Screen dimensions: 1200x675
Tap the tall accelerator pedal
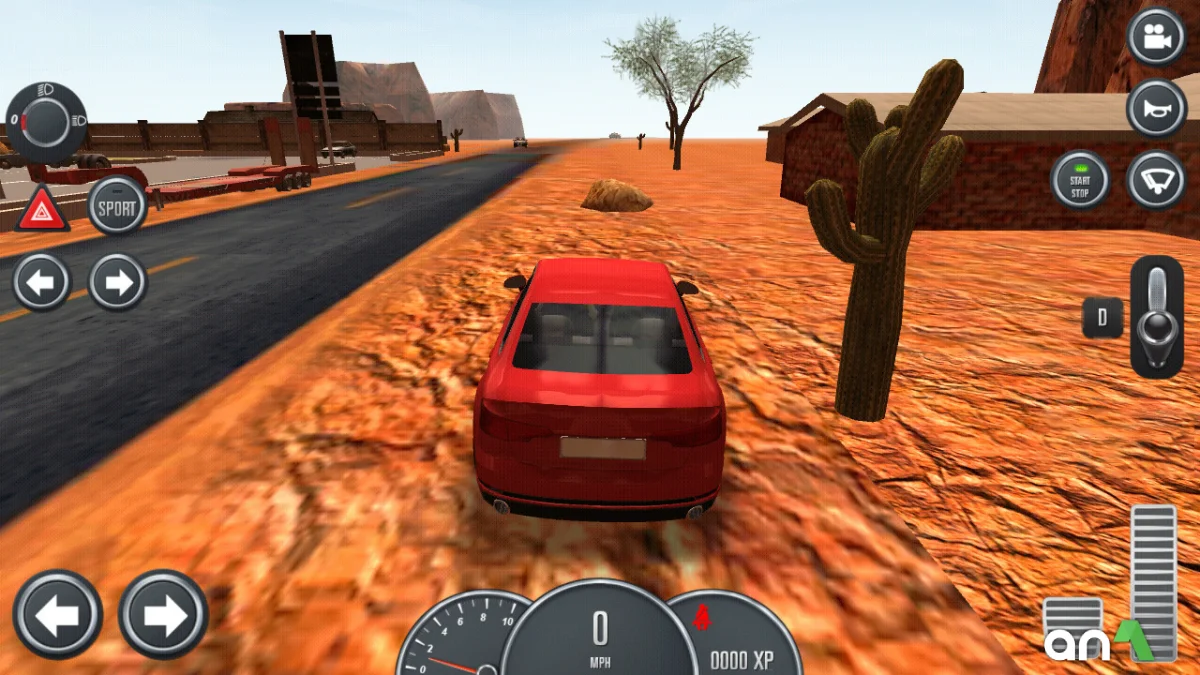[x=1154, y=580]
